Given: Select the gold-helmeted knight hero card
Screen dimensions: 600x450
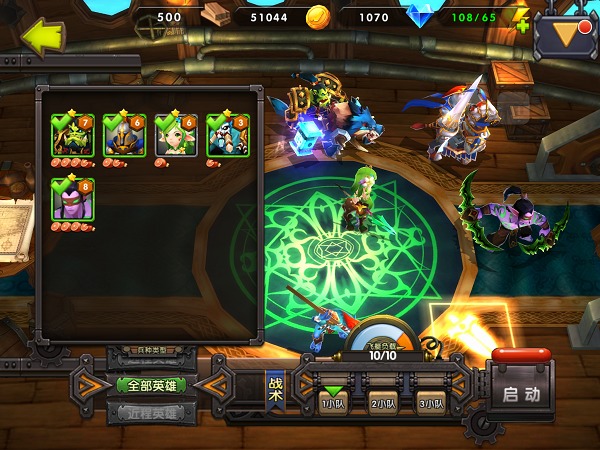Looking at the screenshot, I should [x=124, y=136].
